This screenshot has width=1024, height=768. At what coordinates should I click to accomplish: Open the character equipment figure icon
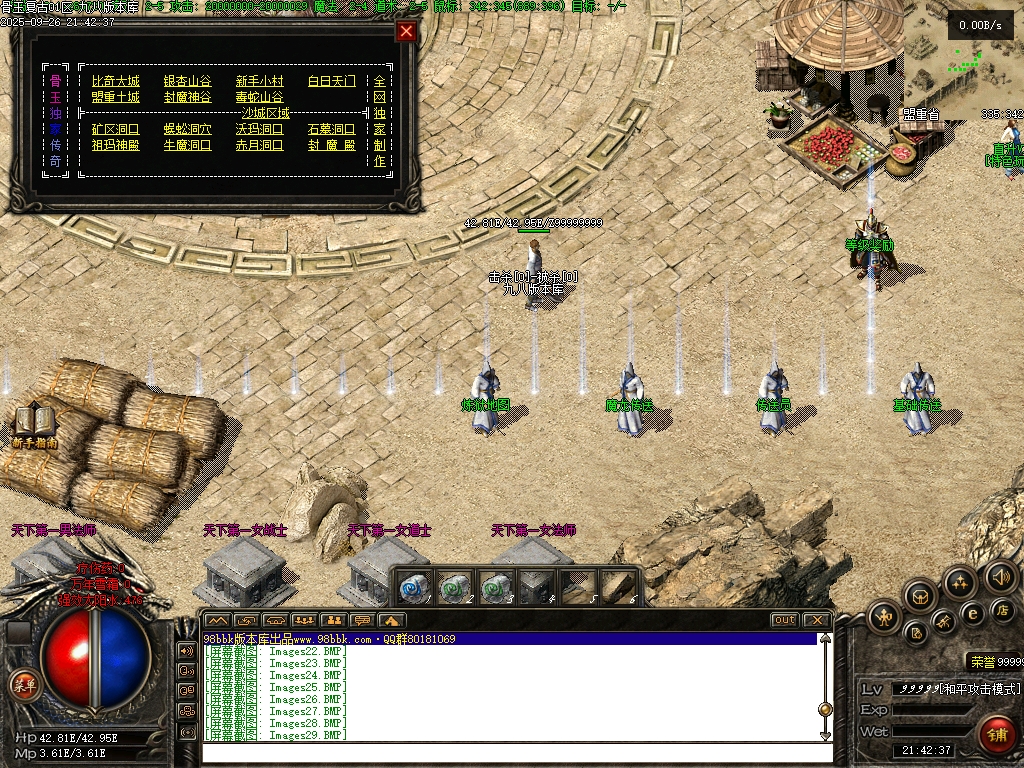[884, 616]
